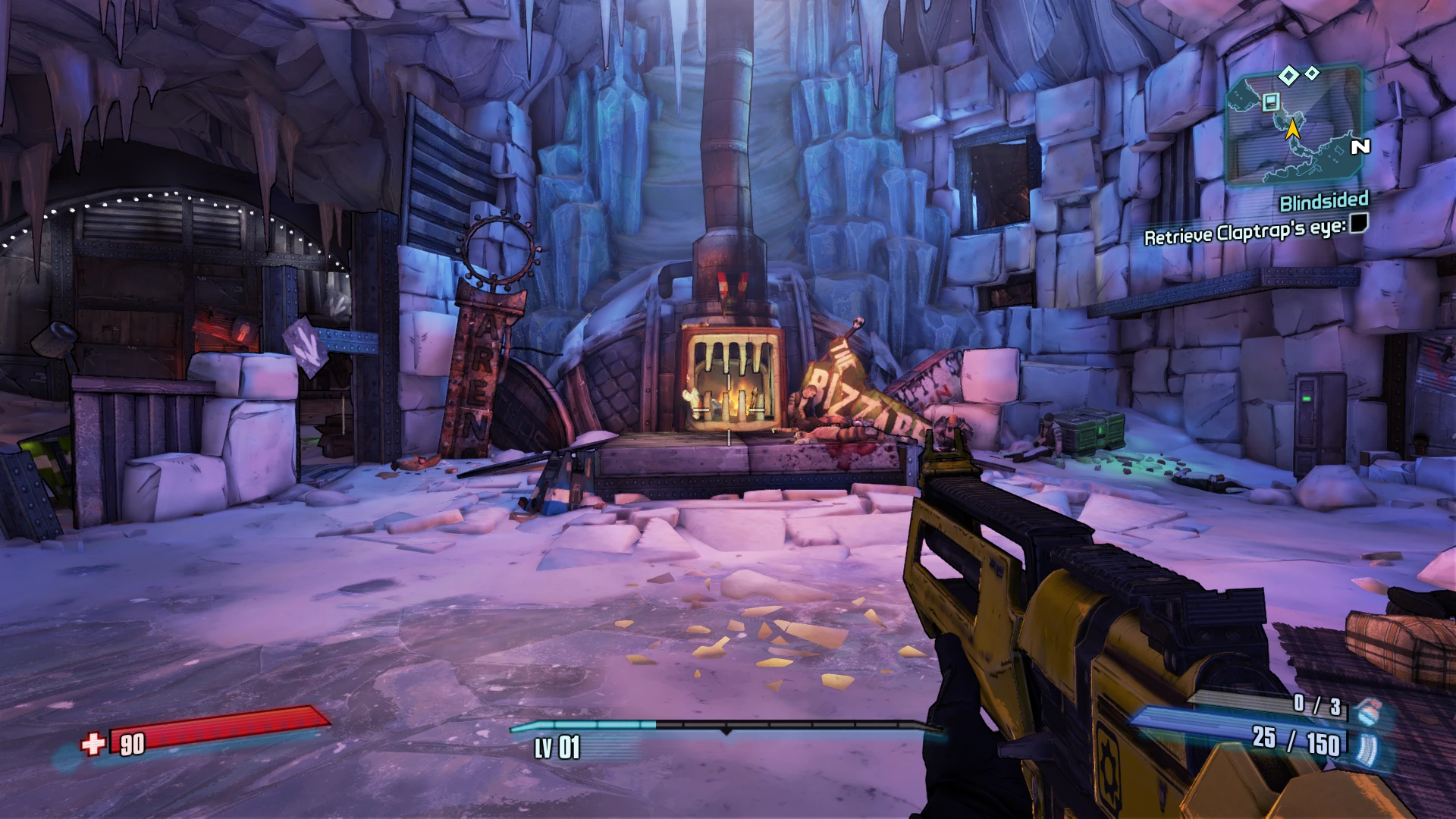The height and width of the screenshot is (819, 1456).
Task: Click the smaller diamond waypoint marker
Action: click(1312, 73)
